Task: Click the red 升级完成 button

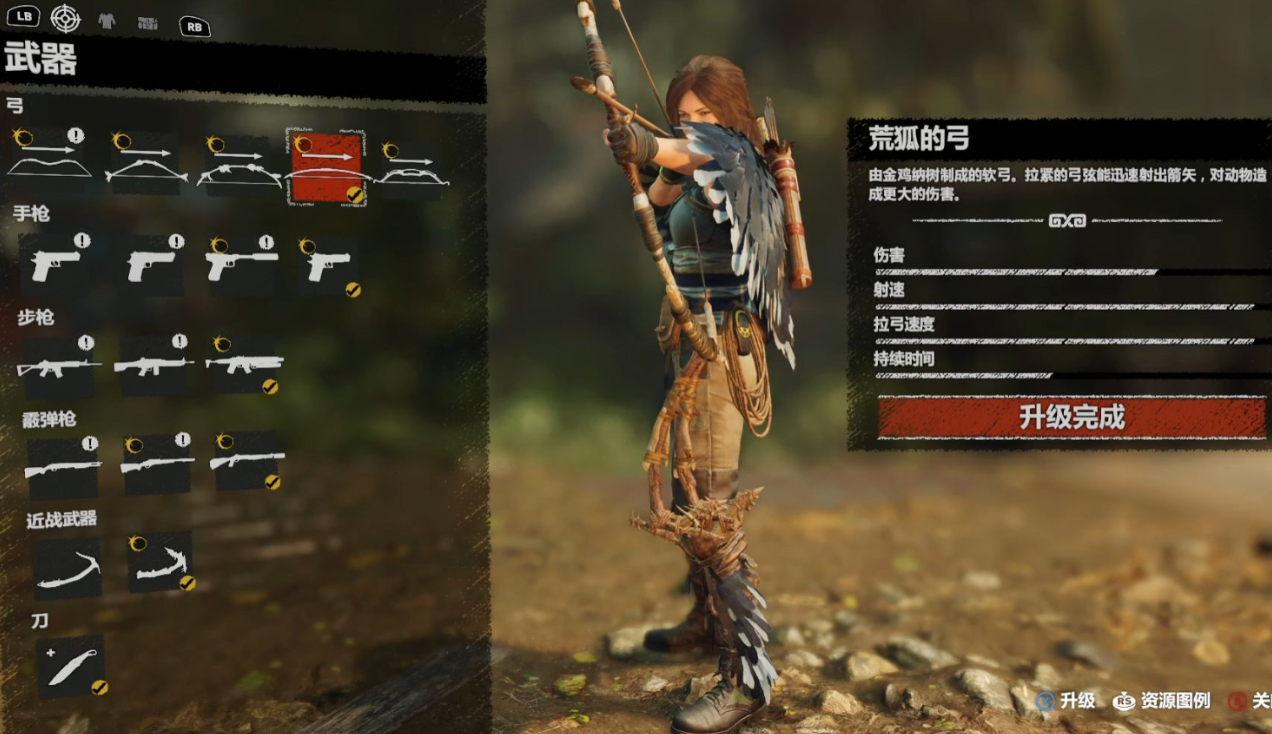Action: click(x=1072, y=417)
